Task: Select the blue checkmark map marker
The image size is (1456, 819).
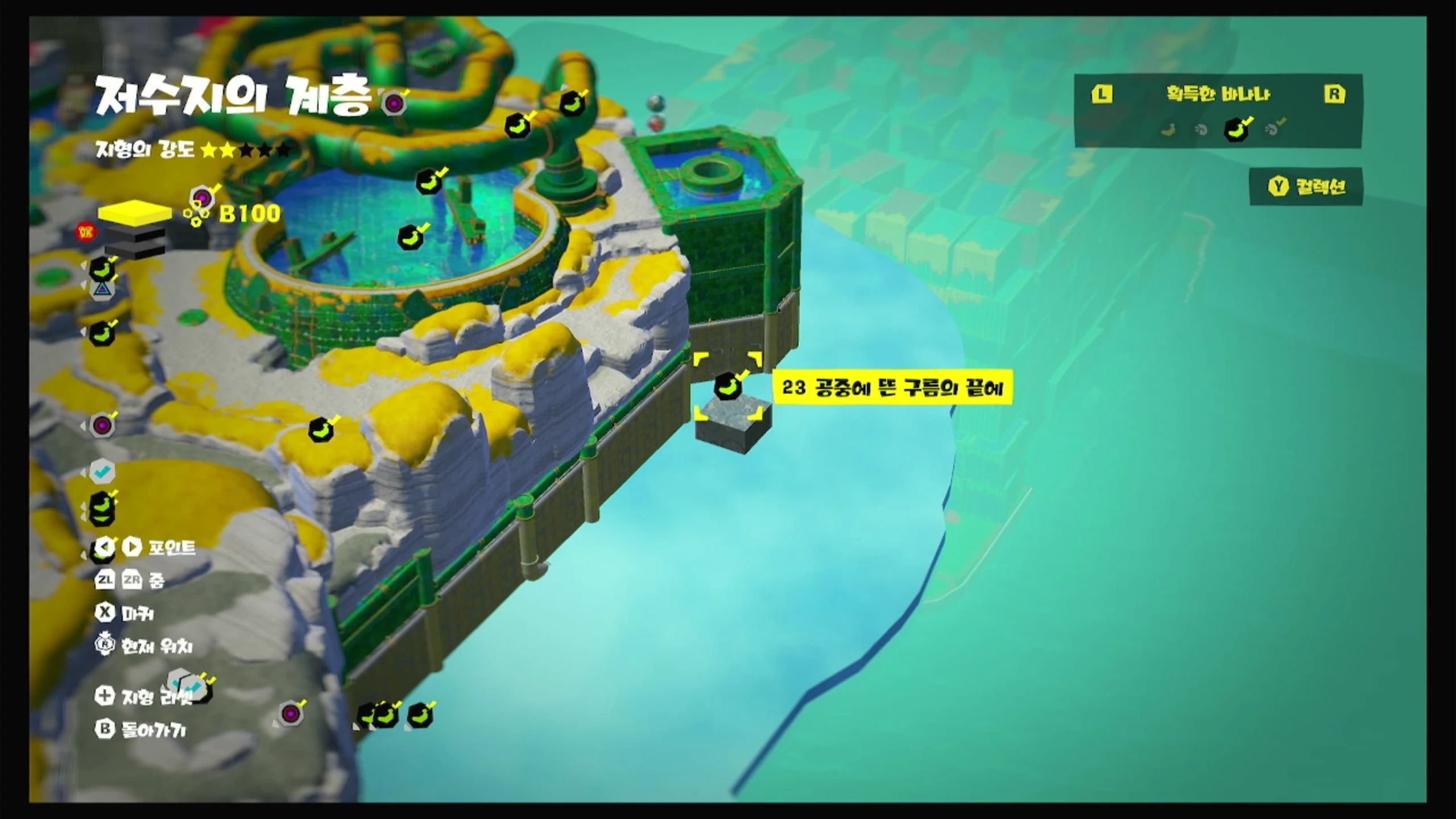Action: [x=102, y=471]
